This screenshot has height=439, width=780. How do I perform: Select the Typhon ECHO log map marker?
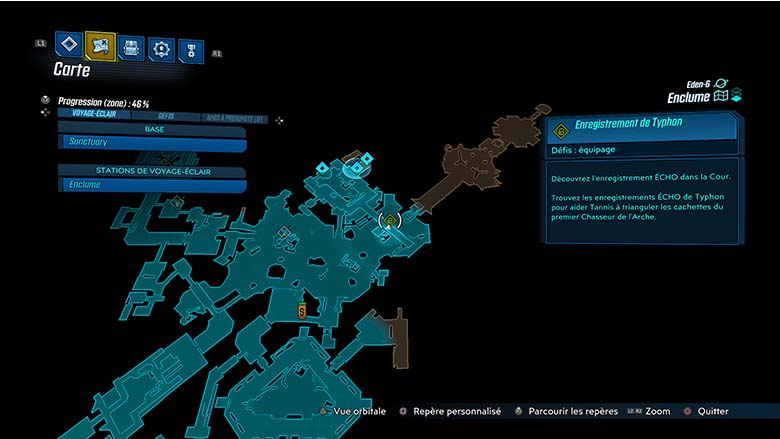pos(391,220)
